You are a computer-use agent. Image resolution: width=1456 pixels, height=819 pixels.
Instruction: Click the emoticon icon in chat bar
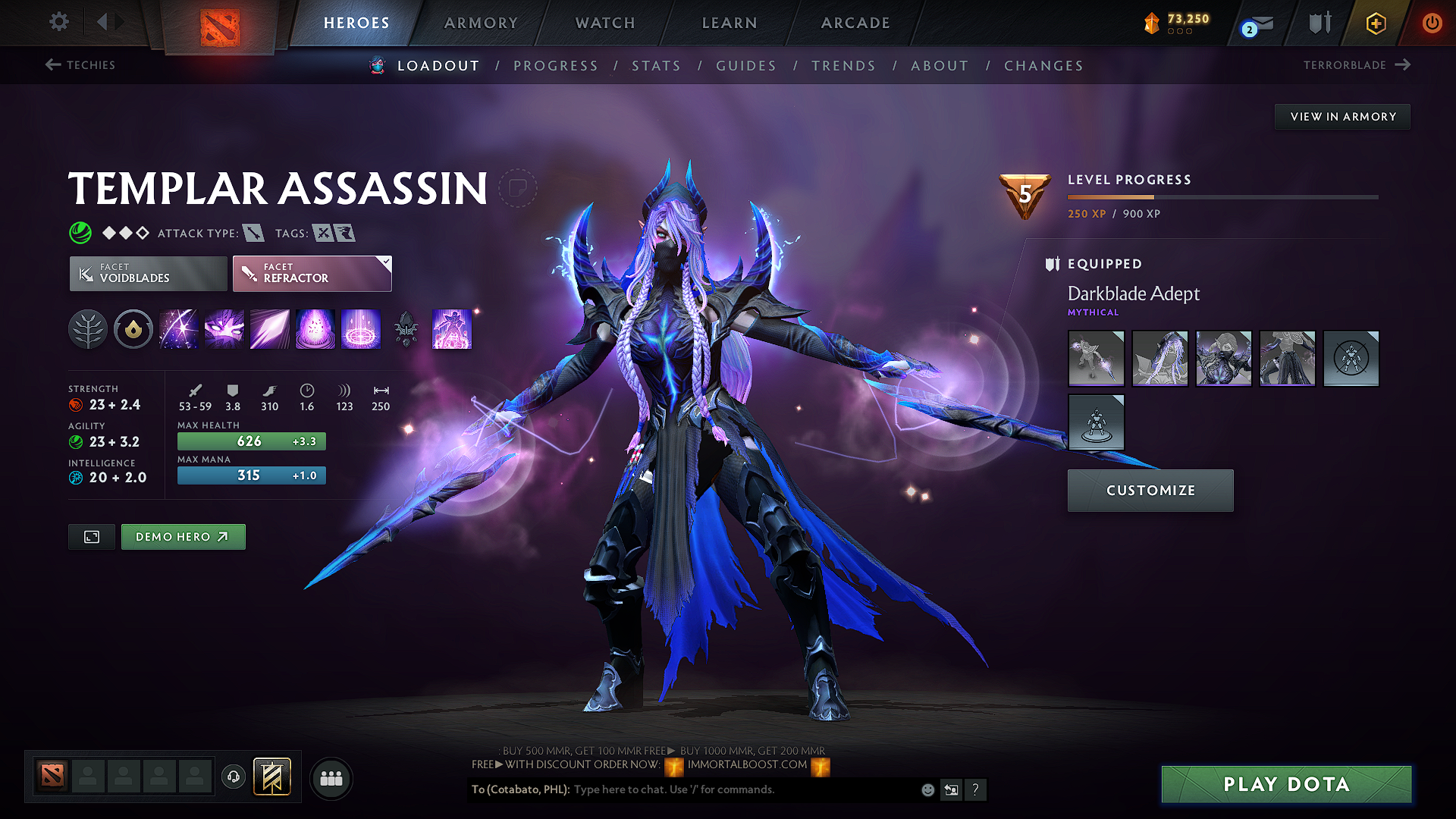927,789
